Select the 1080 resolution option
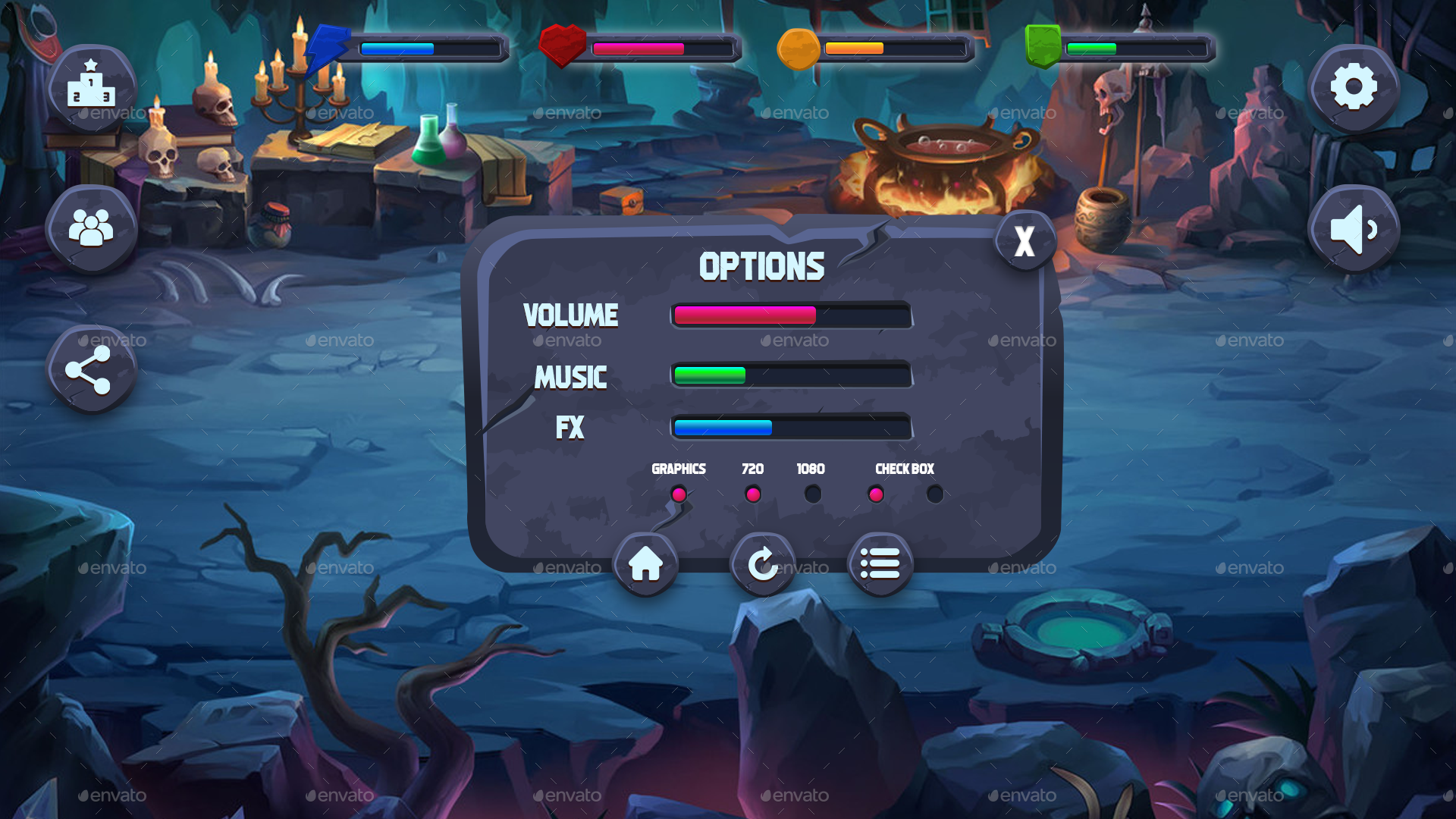The image size is (1456, 819). (x=812, y=494)
